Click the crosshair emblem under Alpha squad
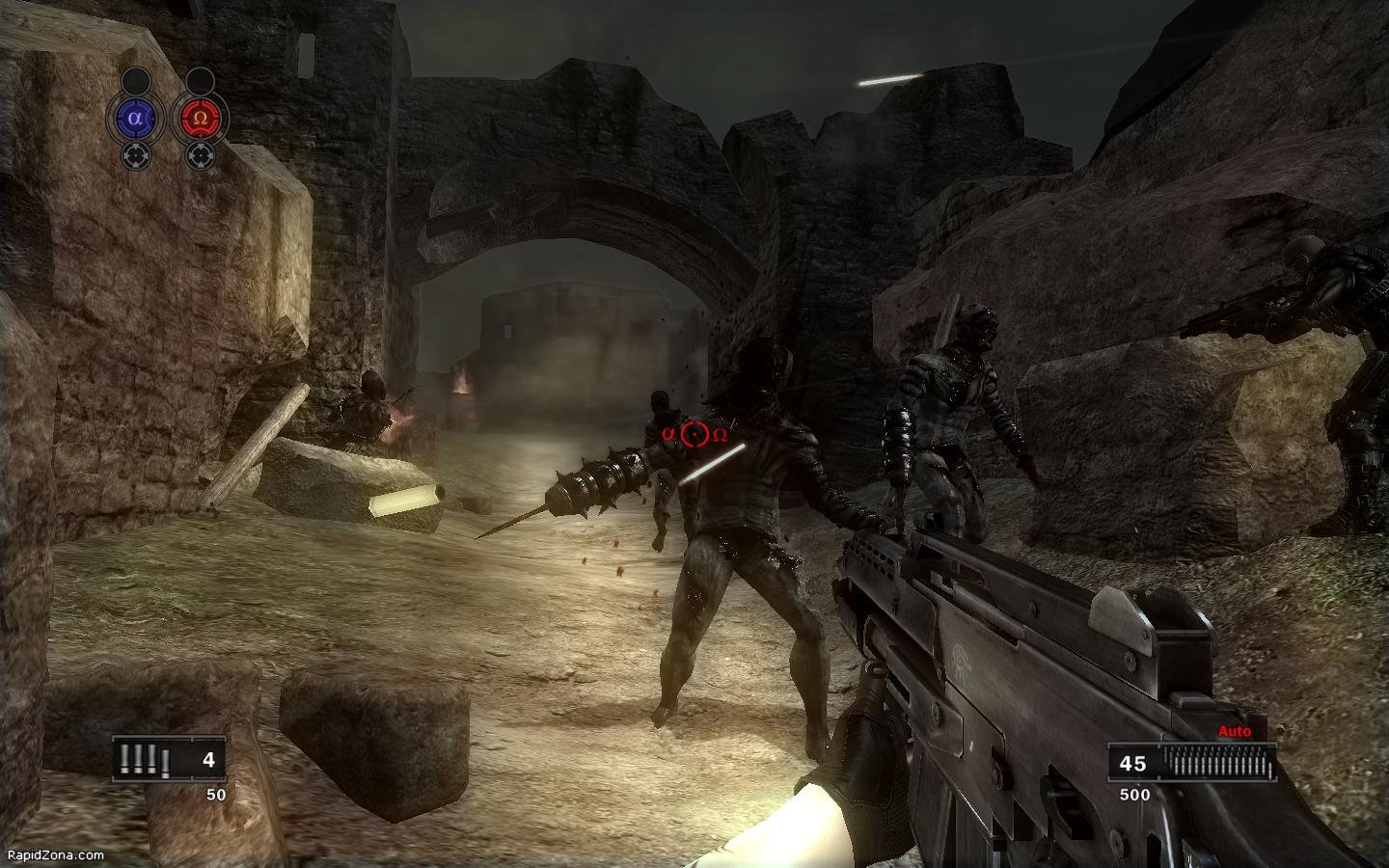Image resolution: width=1389 pixels, height=868 pixels. [135, 154]
